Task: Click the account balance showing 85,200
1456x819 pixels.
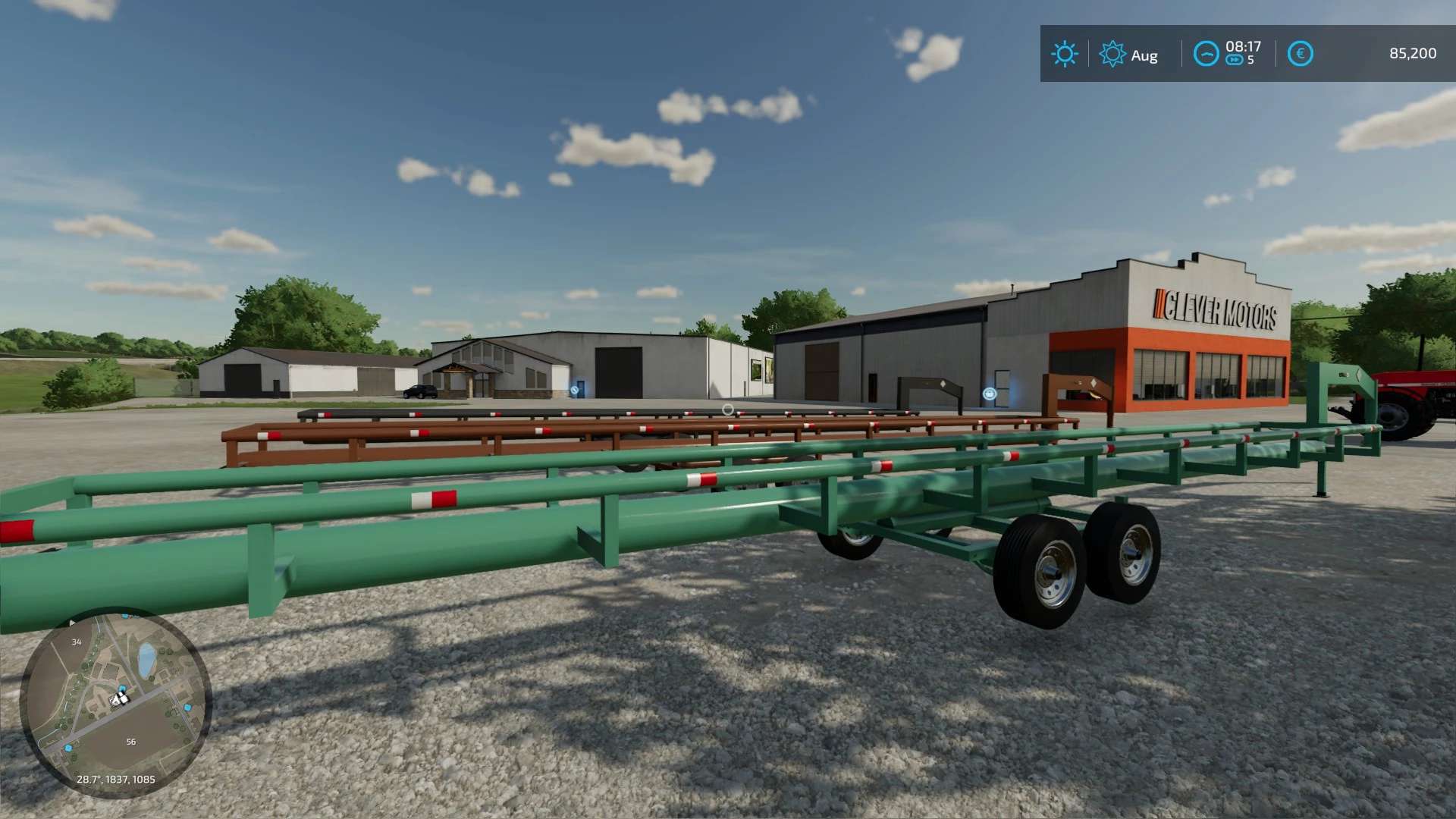Action: pos(1412,54)
